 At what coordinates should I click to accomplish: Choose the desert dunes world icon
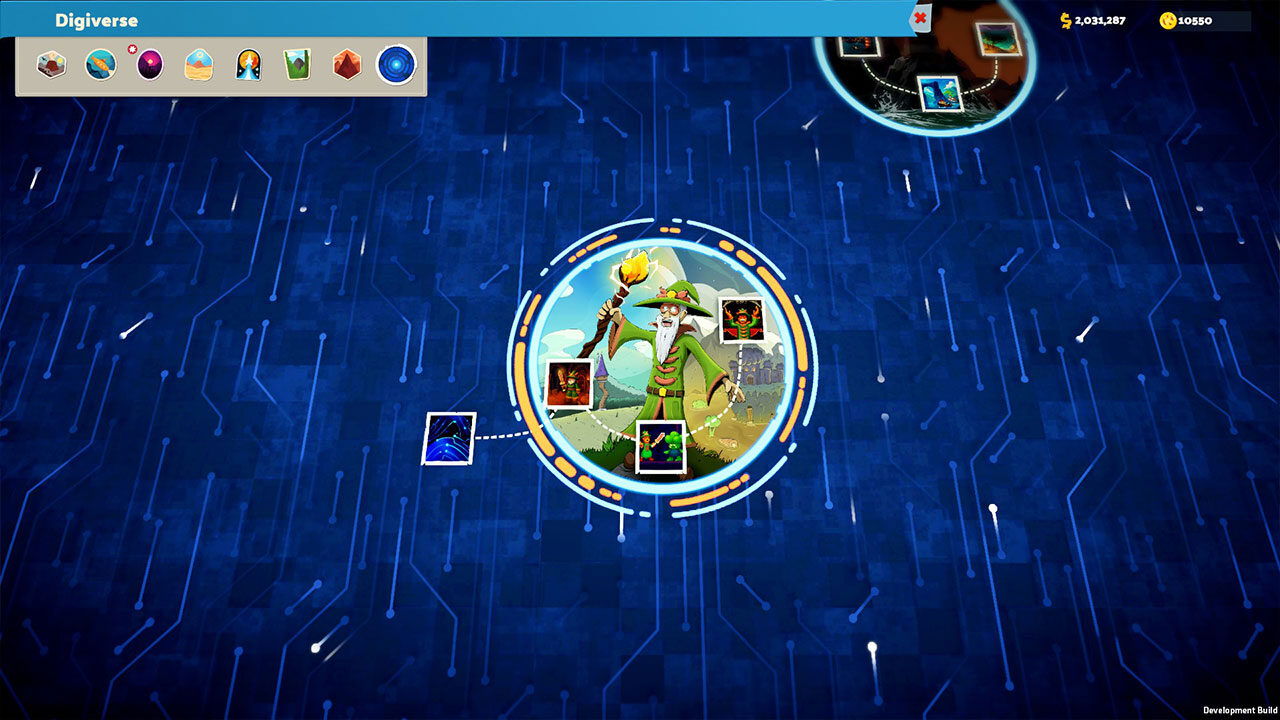[199, 65]
